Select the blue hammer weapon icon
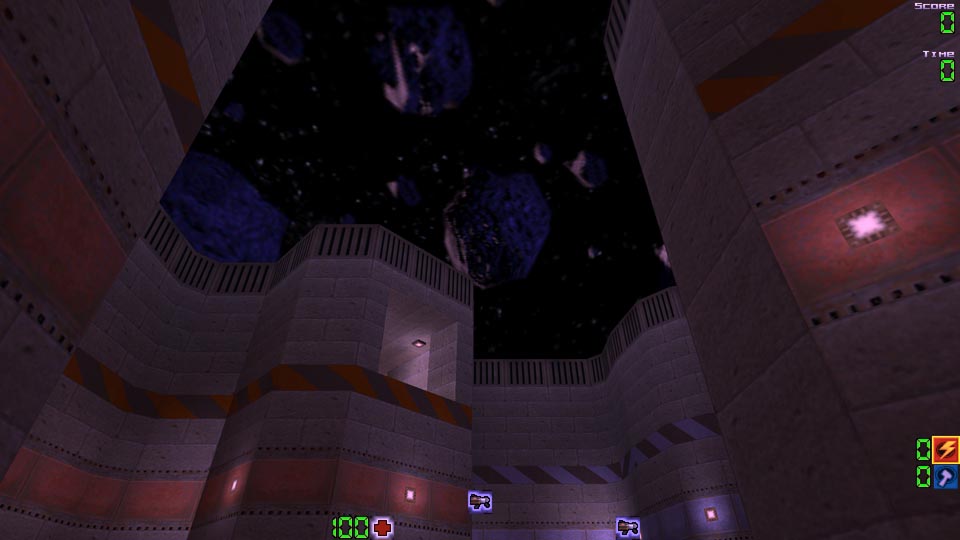 (945, 477)
